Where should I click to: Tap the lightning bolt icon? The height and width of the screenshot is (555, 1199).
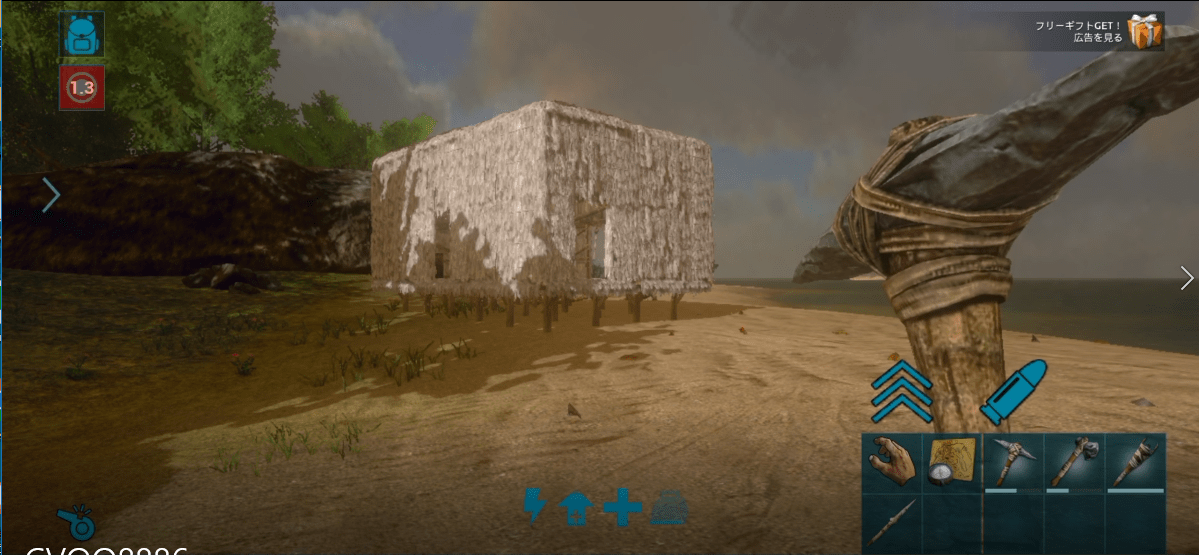tap(535, 506)
